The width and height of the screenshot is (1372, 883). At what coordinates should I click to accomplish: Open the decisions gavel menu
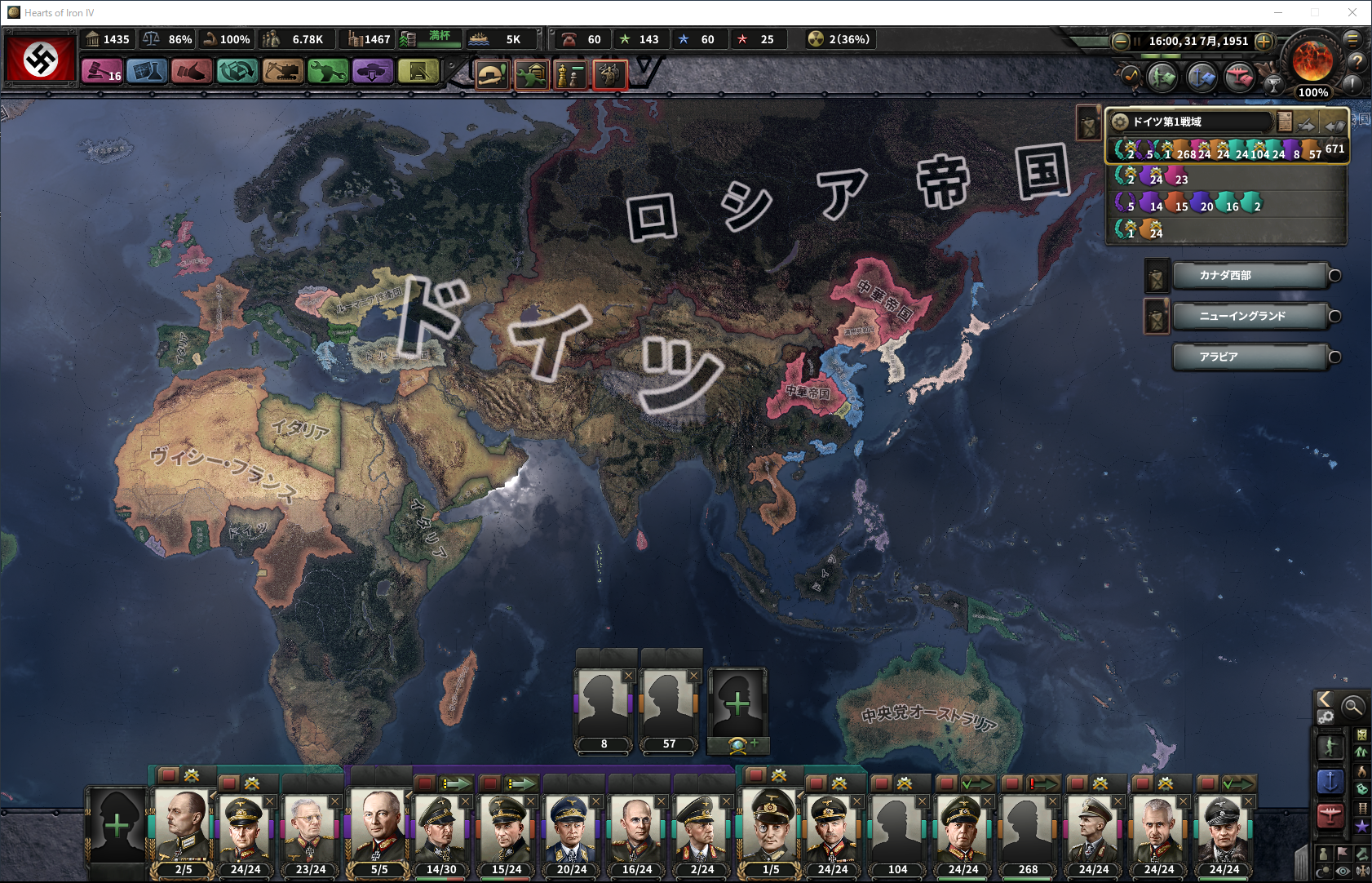pos(102,72)
